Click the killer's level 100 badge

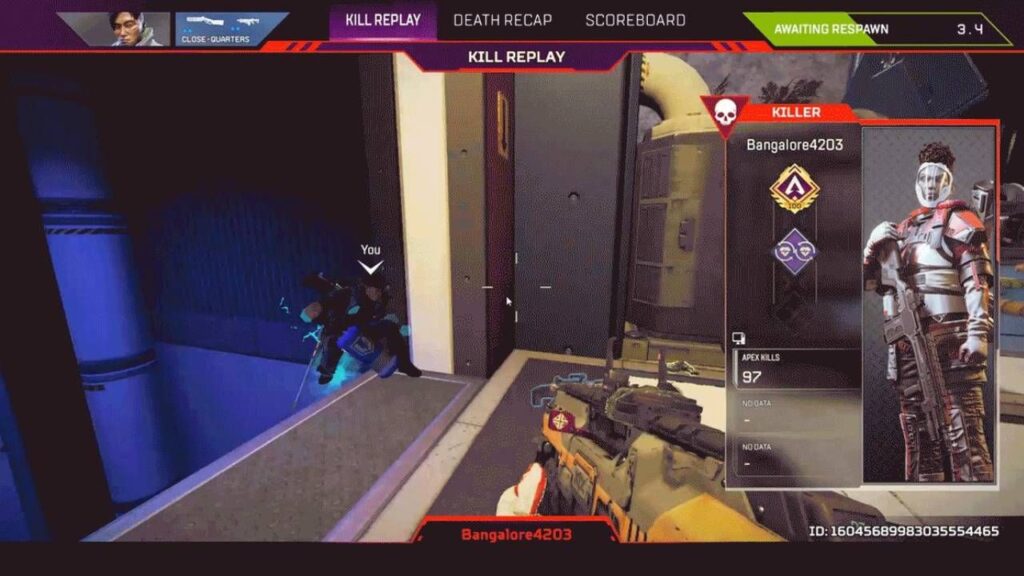click(x=794, y=190)
